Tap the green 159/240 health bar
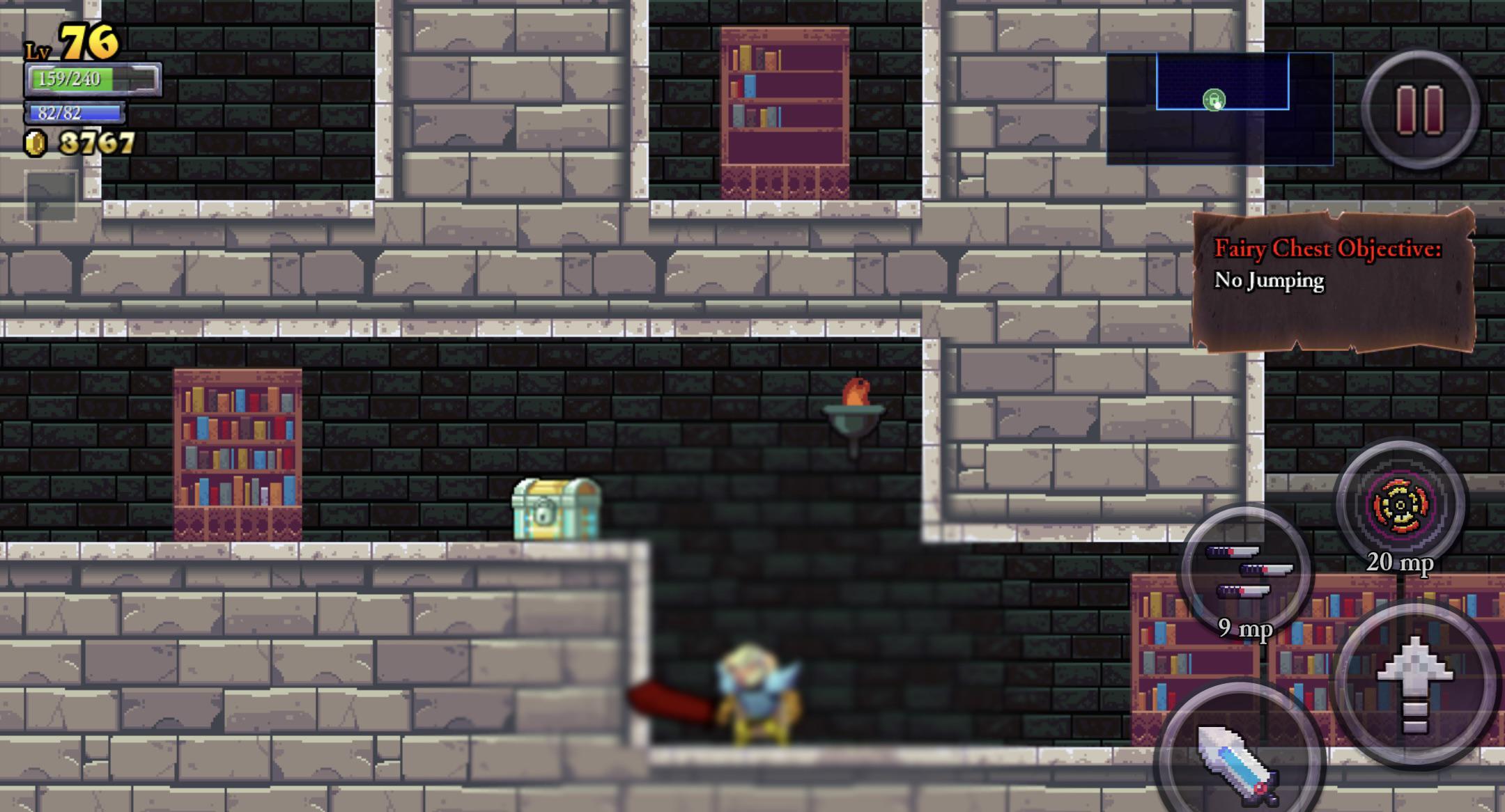Screen dimensions: 1505x812 [72, 79]
